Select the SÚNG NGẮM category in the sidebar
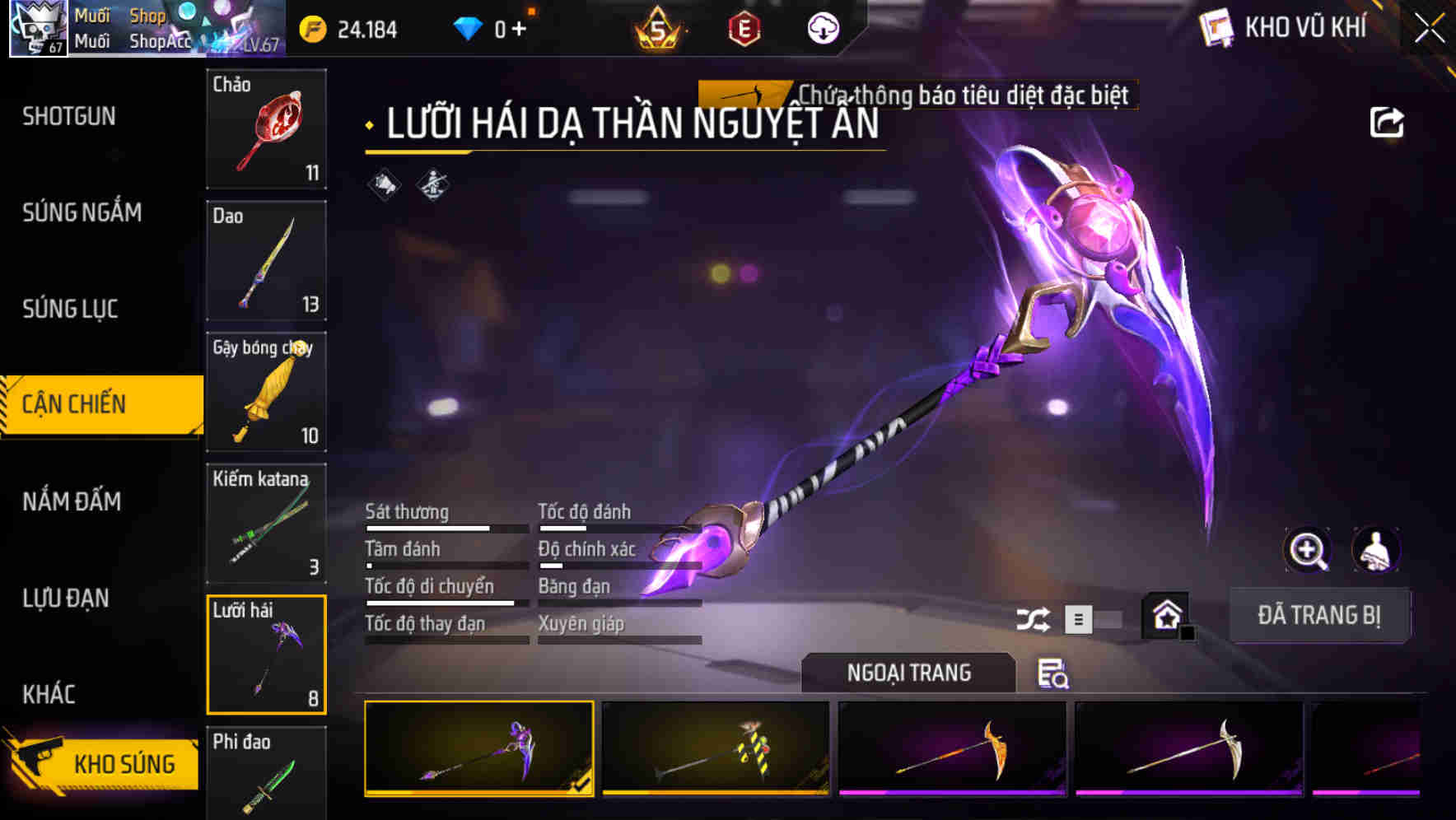Screen dimensions: 1456x820 coord(80,212)
